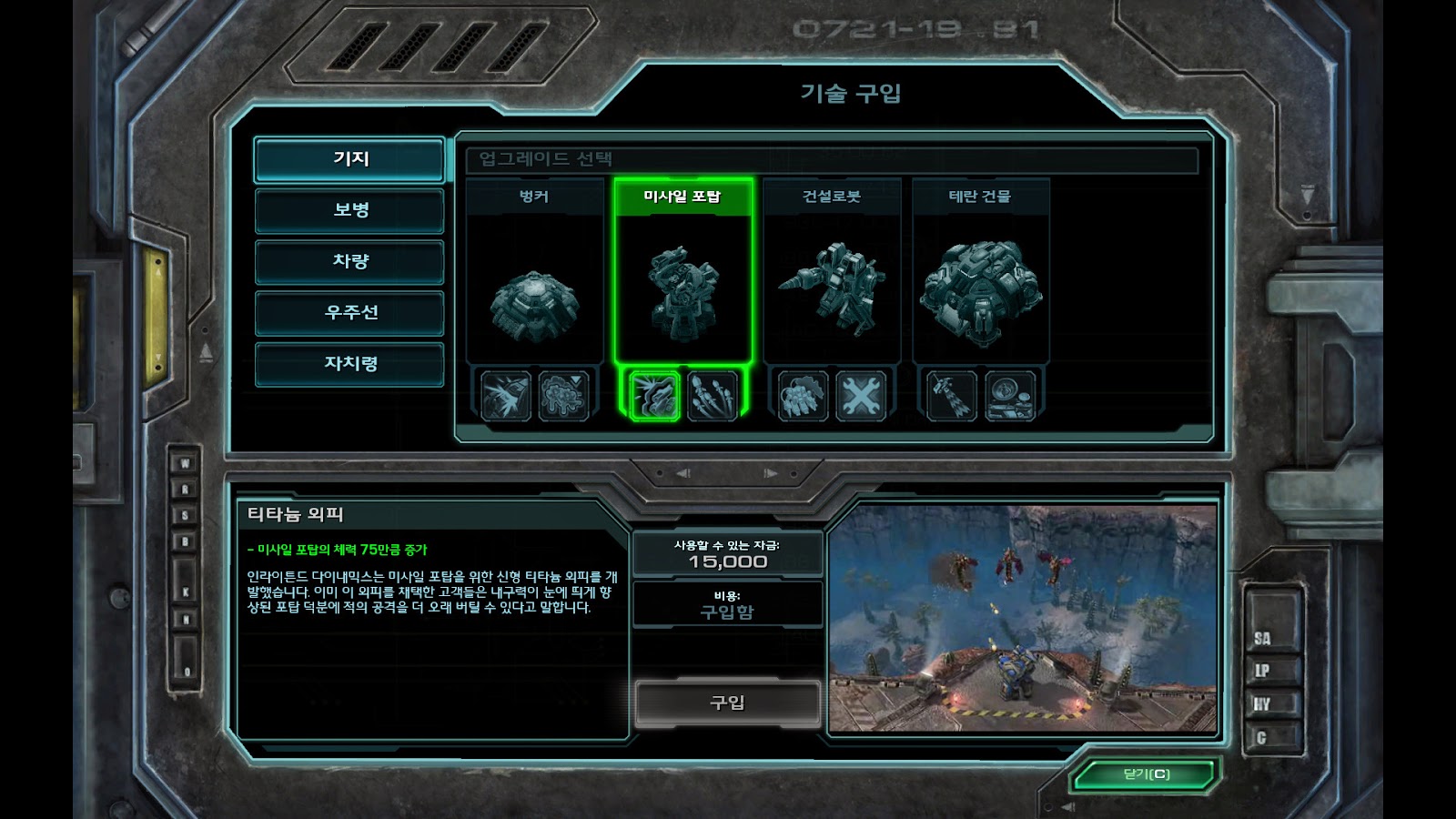The width and height of the screenshot is (1456, 819).
Task: Select the 테란 건물 upgrade card
Action: 980,273
